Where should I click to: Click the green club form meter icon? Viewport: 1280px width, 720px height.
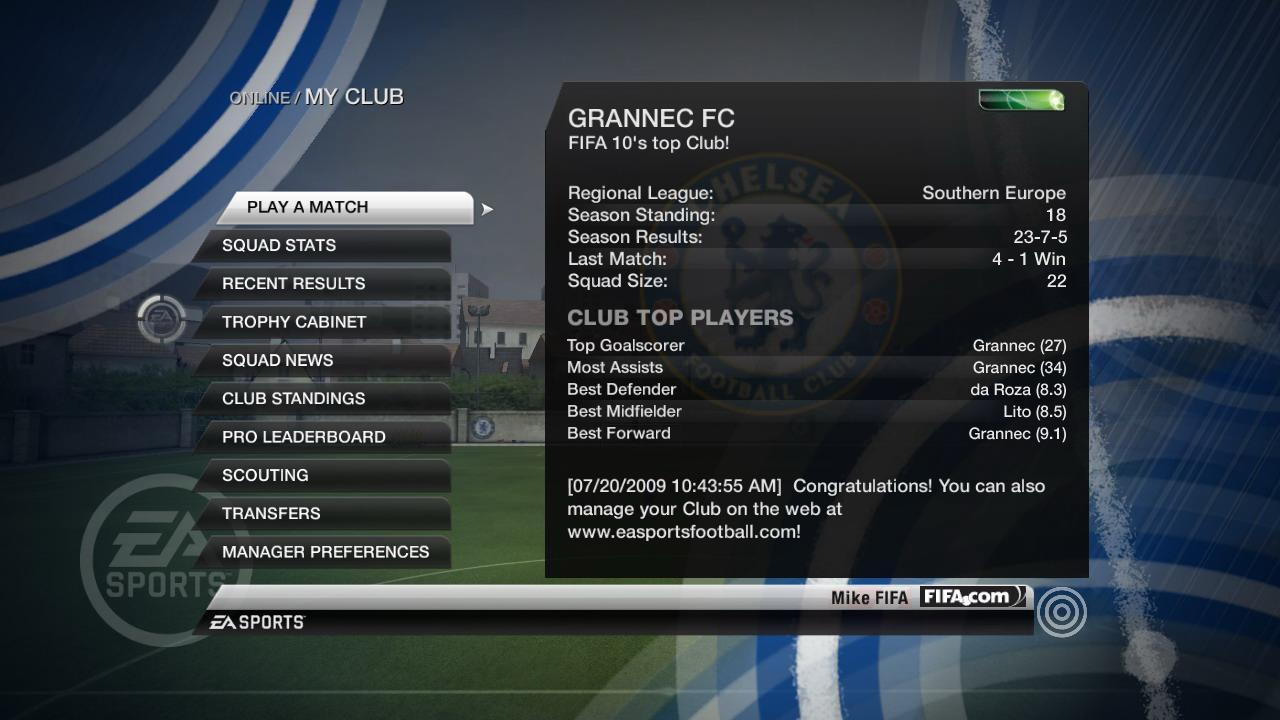tap(1020, 99)
